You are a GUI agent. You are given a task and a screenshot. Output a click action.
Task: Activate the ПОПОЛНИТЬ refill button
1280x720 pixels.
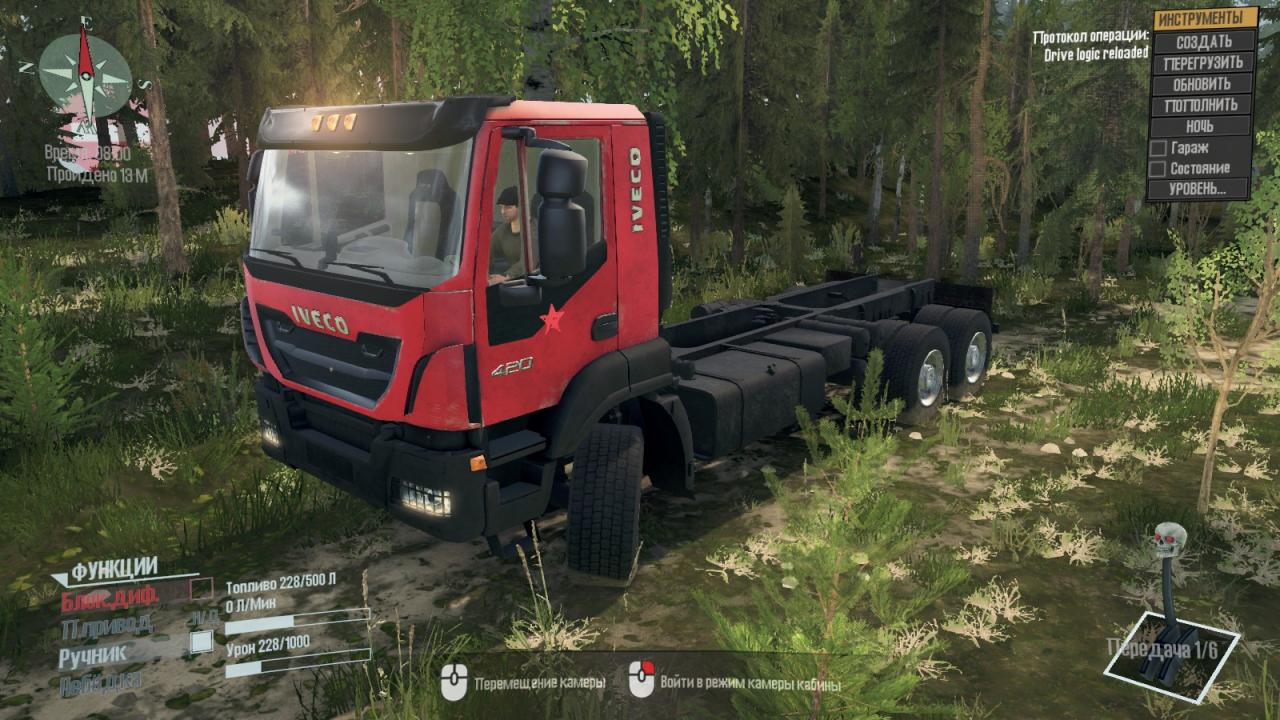1203,105
